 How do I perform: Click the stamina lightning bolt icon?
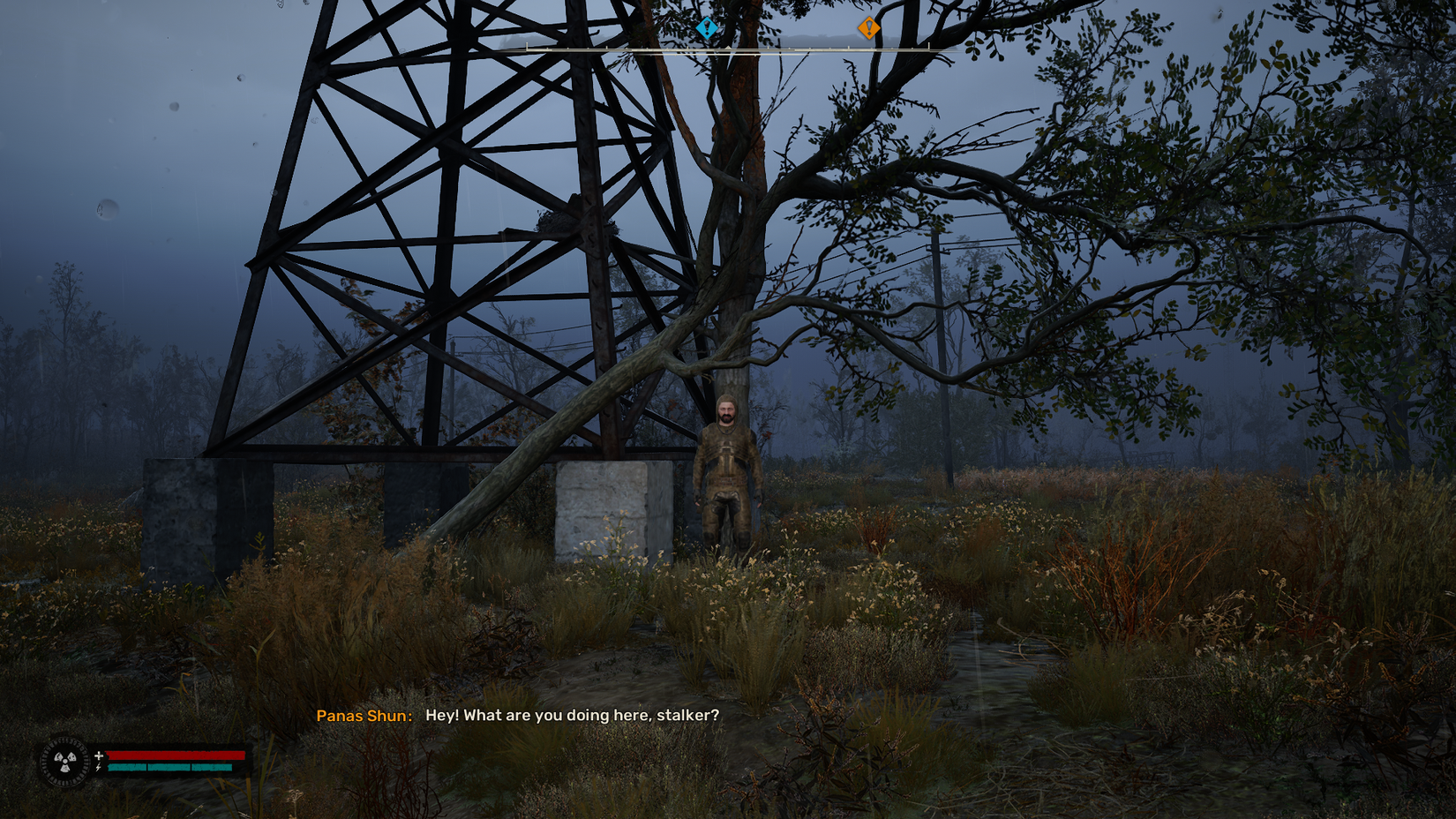pyautogui.click(x=99, y=768)
